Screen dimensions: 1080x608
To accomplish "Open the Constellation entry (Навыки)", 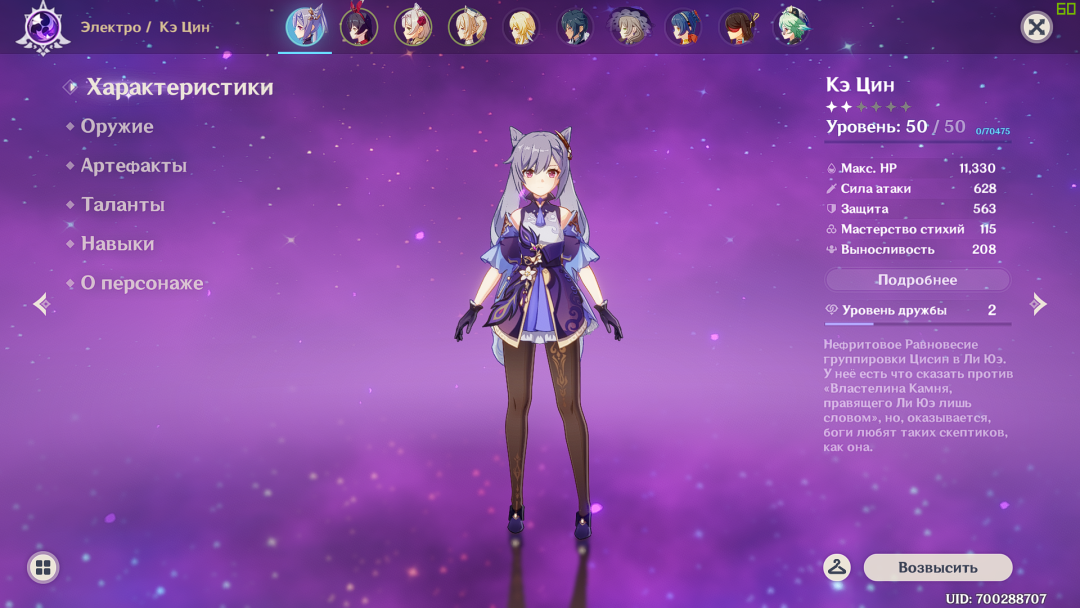I will coord(117,244).
